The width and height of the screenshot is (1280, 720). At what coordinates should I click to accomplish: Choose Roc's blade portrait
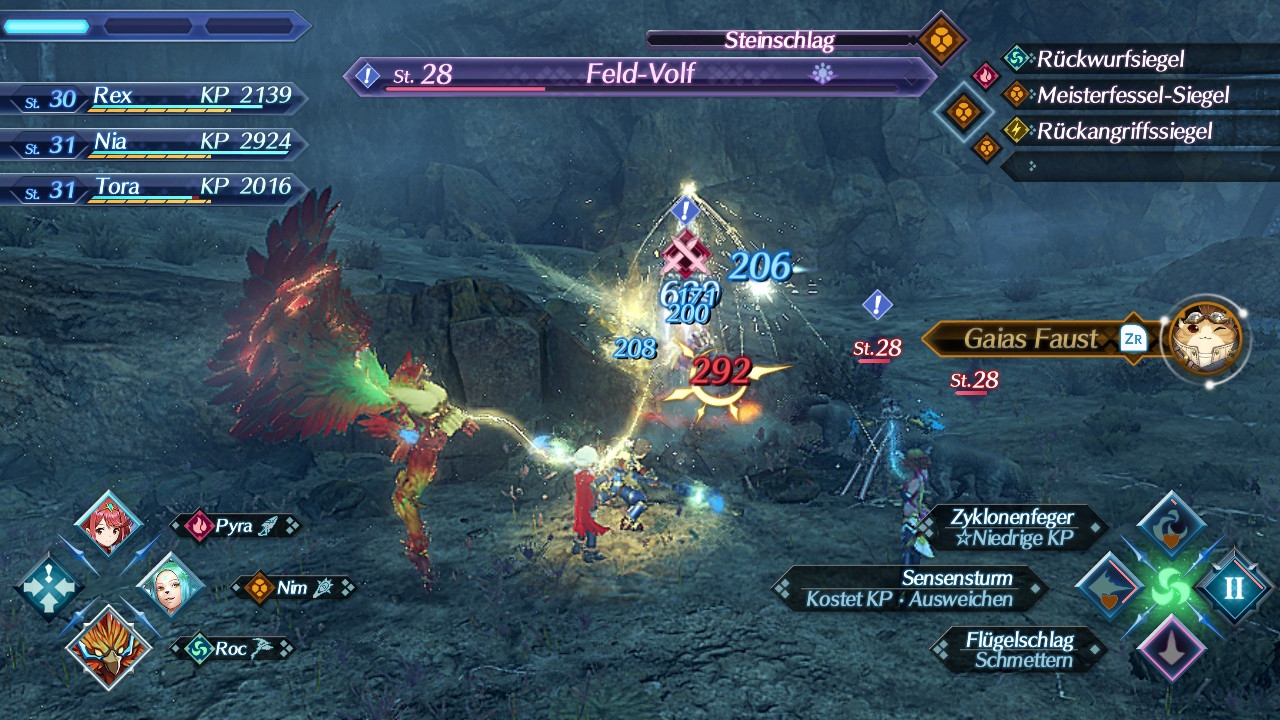108,647
